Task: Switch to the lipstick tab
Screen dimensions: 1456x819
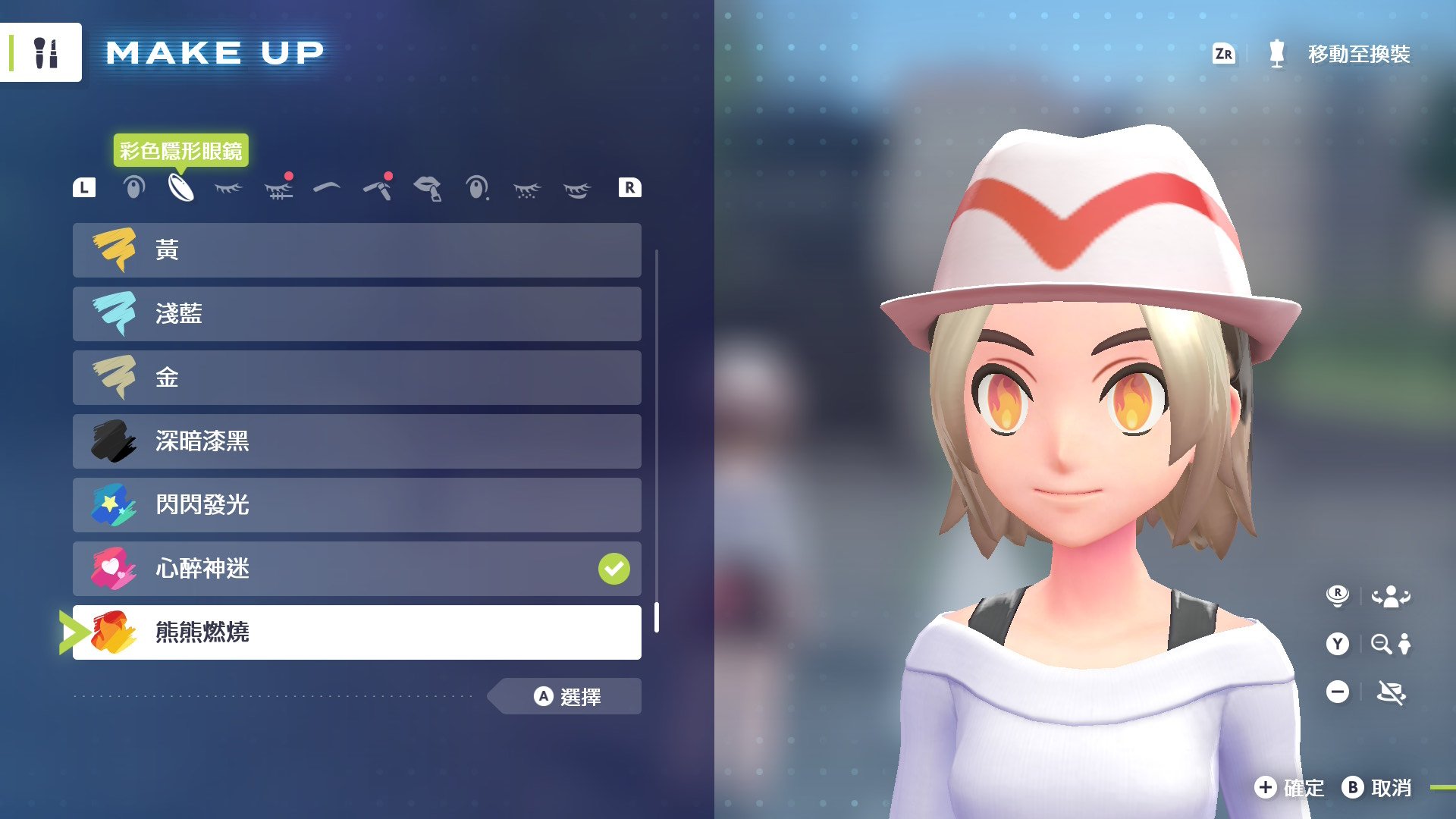Action: point(428,188)
